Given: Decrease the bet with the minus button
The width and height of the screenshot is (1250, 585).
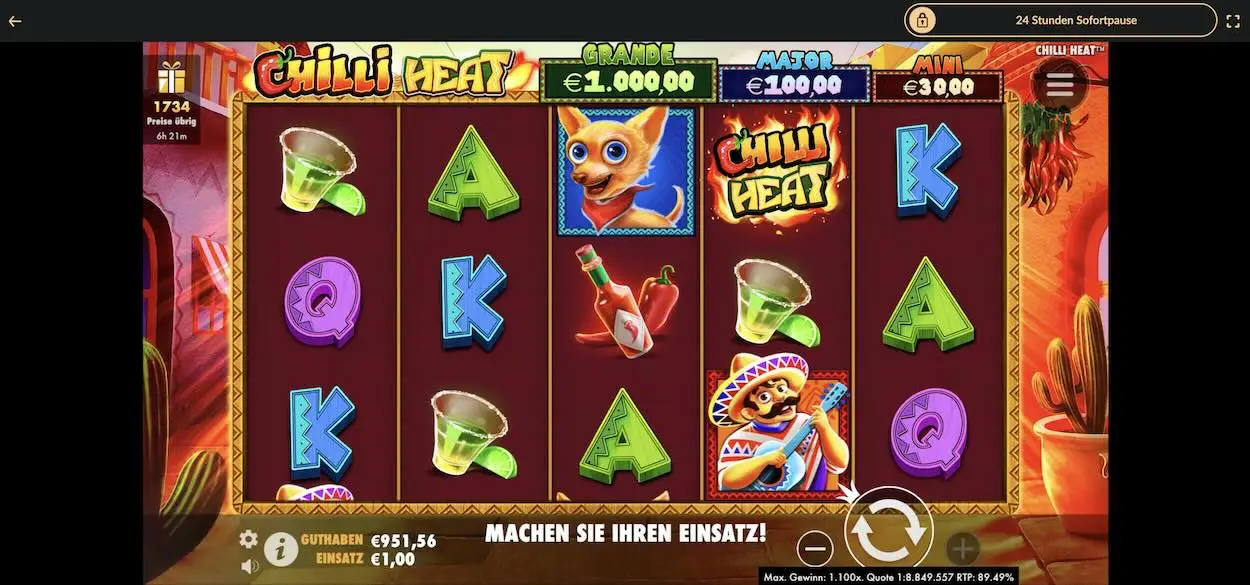Looking at the screenshot, I should pos(816,548).
